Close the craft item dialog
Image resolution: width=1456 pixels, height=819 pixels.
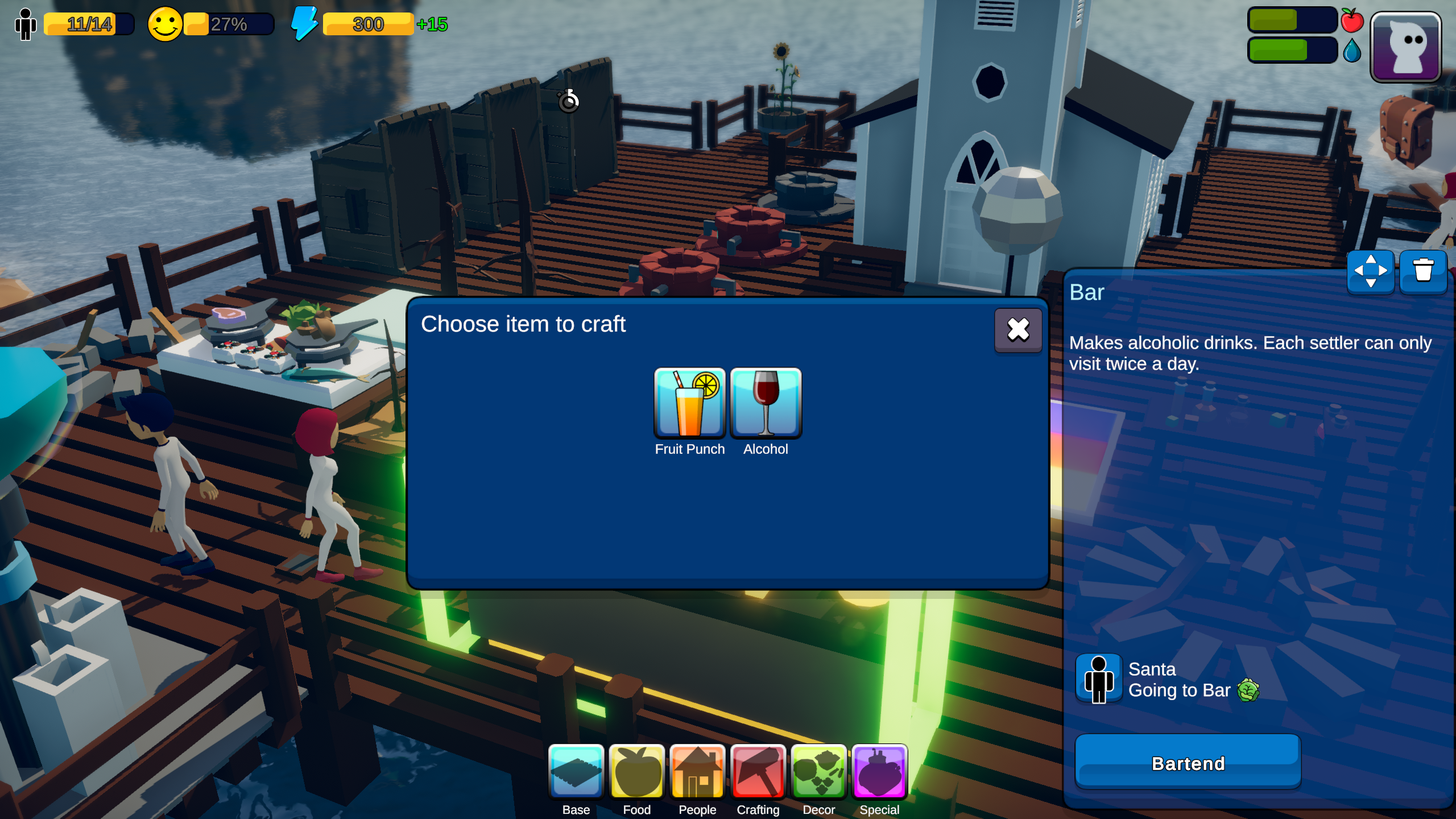tap(1017, 330)
